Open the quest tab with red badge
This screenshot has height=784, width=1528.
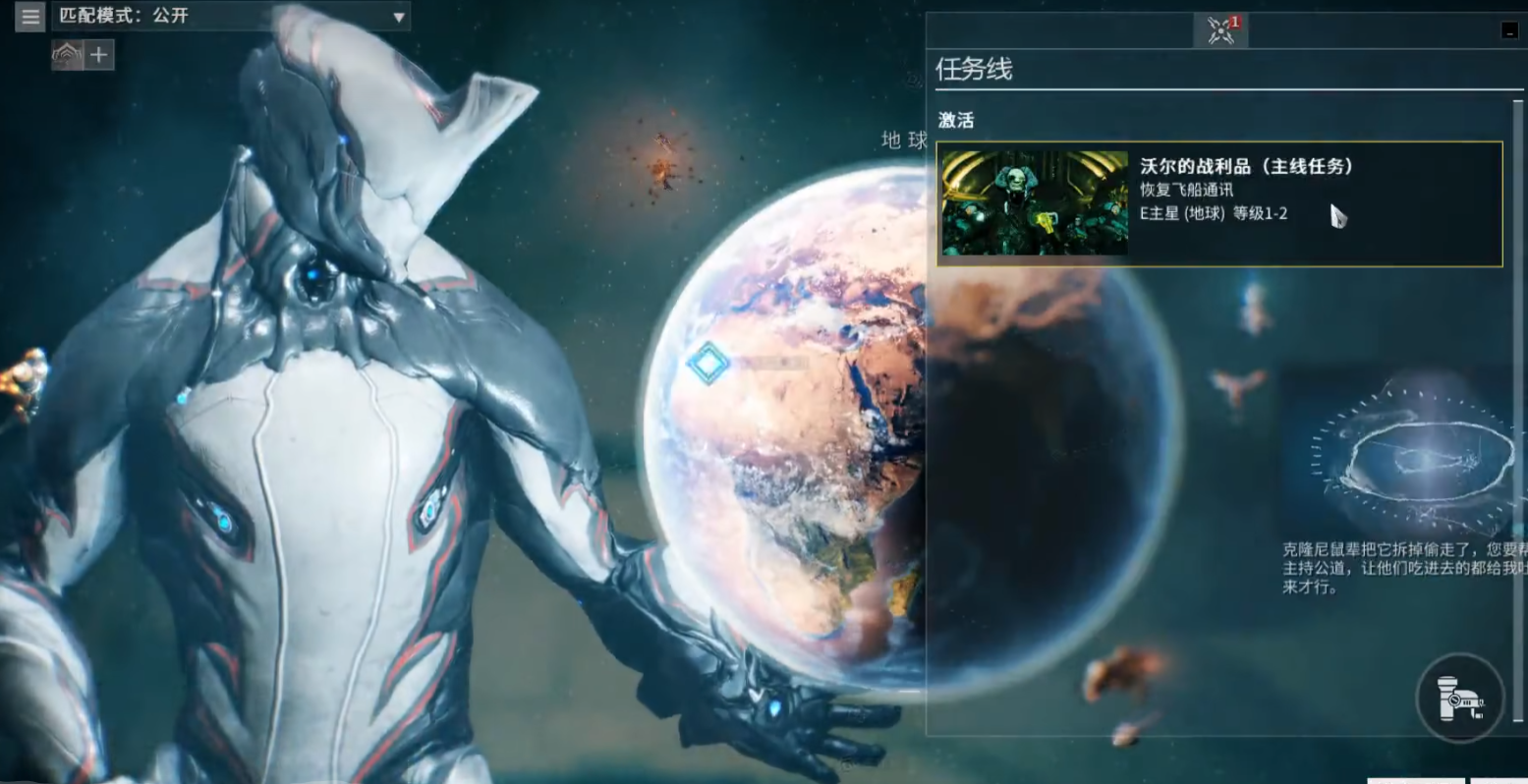[x=1220, y=30]
